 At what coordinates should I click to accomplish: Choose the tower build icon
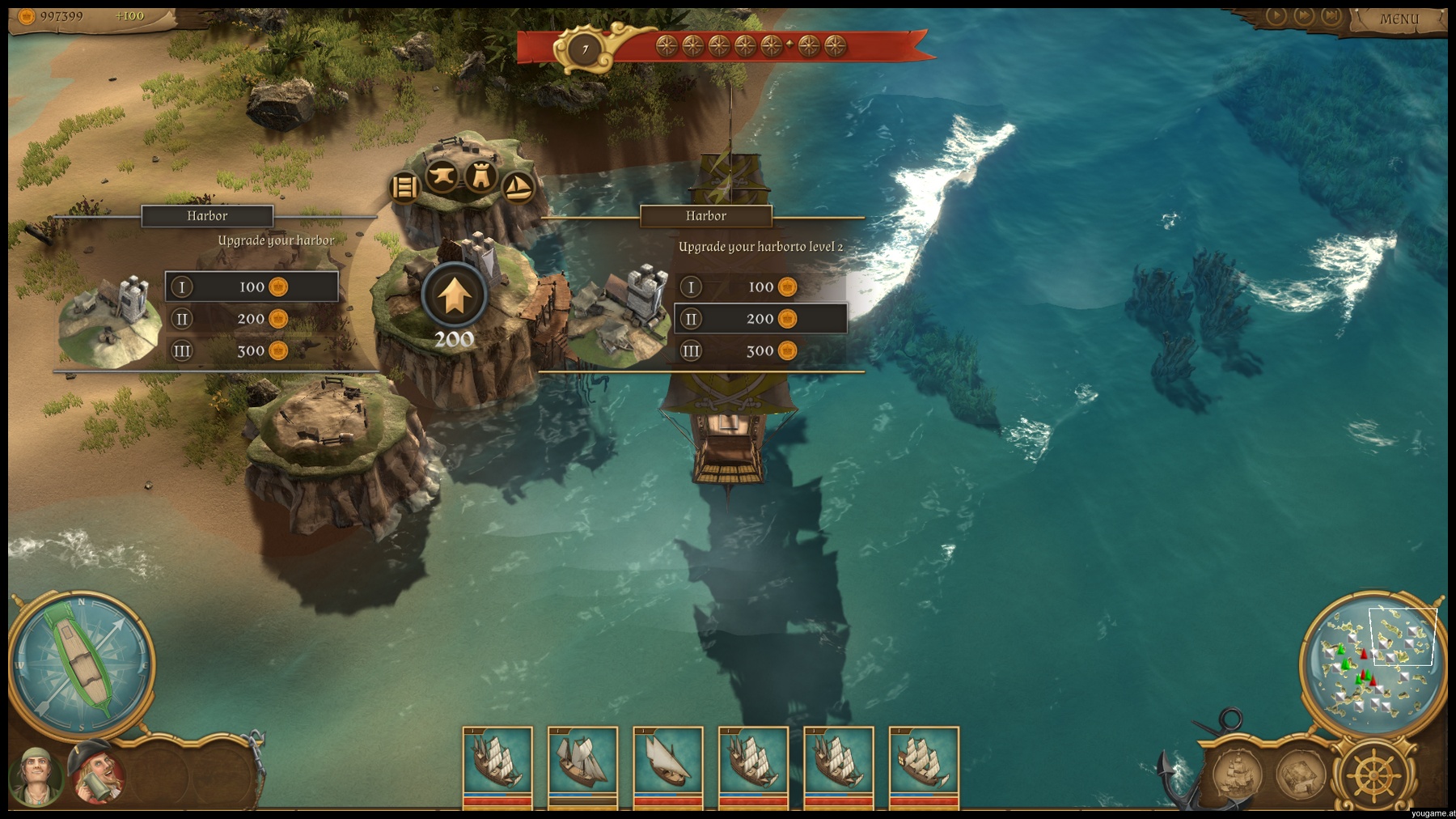480,176
